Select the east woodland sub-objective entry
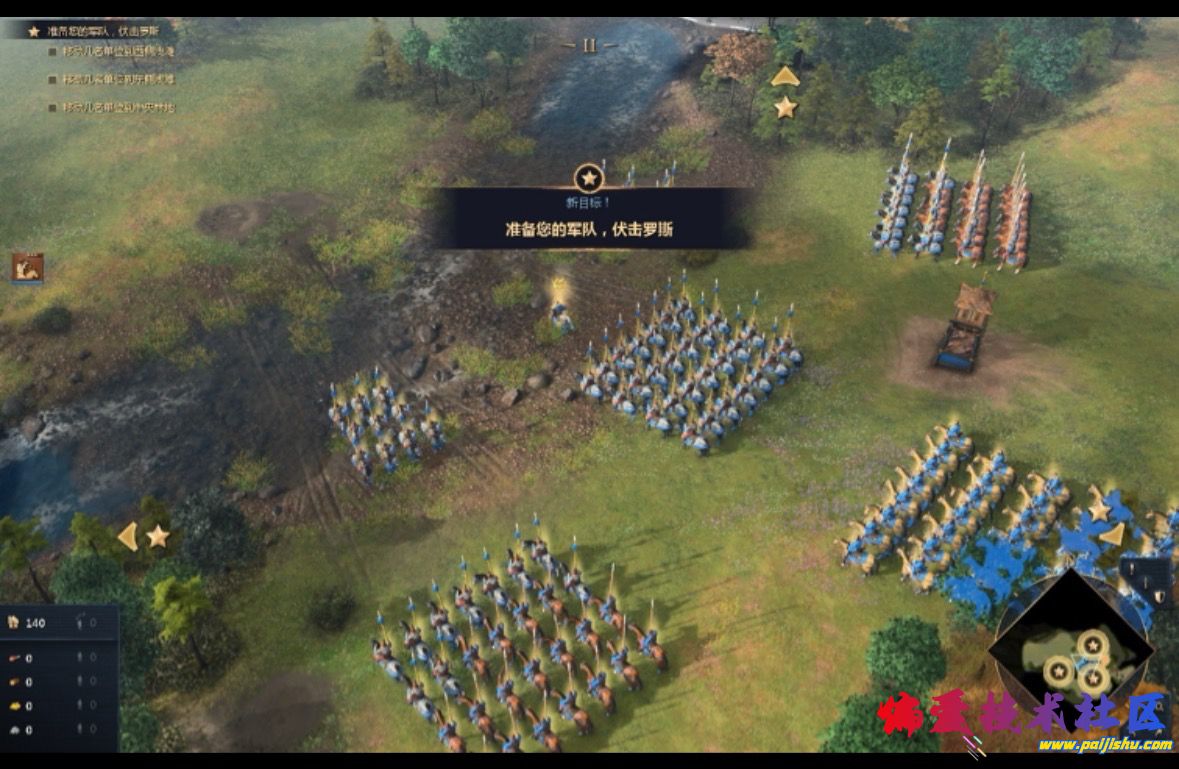 coord(118,79)
